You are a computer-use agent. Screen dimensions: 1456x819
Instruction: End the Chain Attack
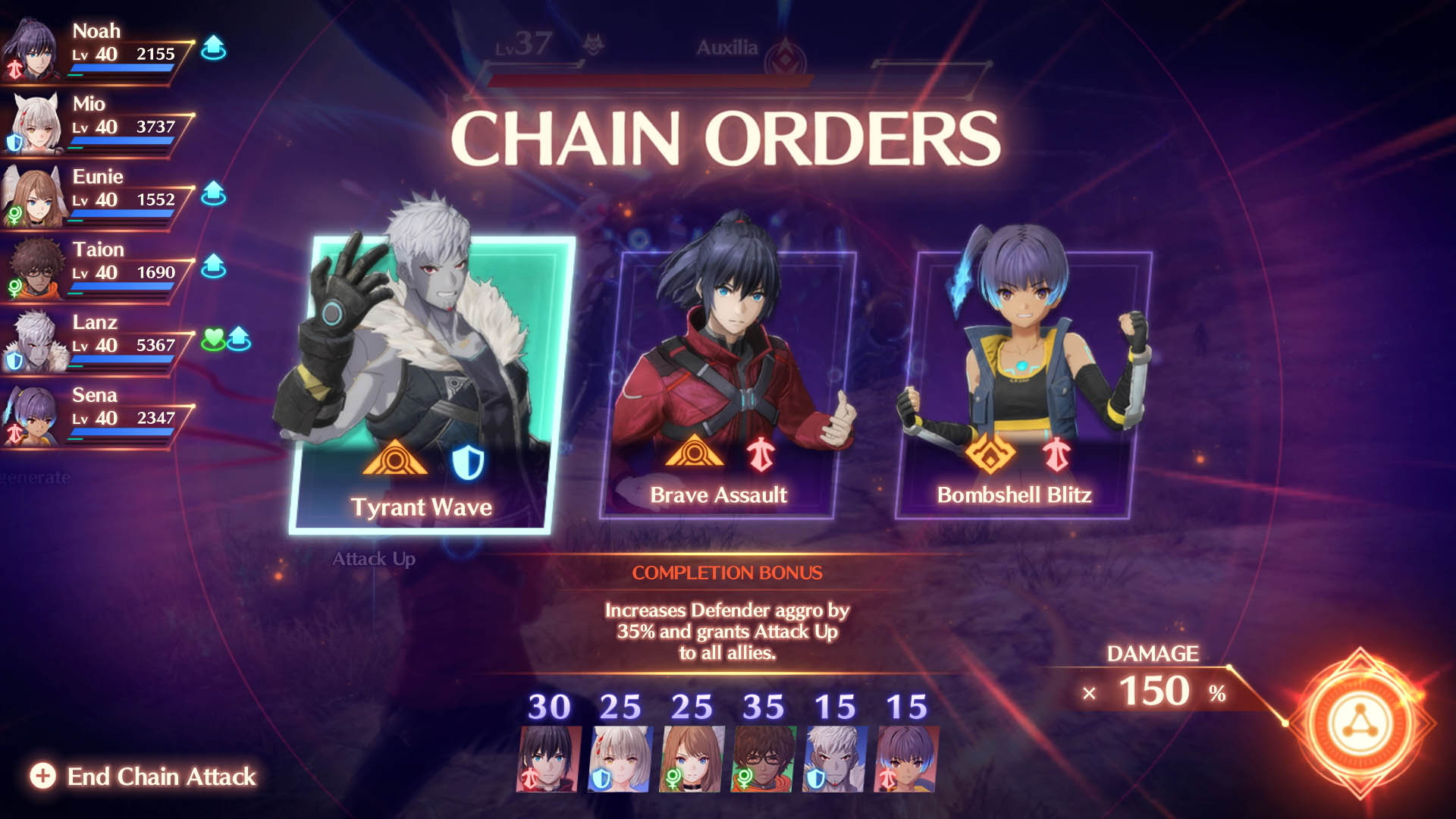point(144,776)
